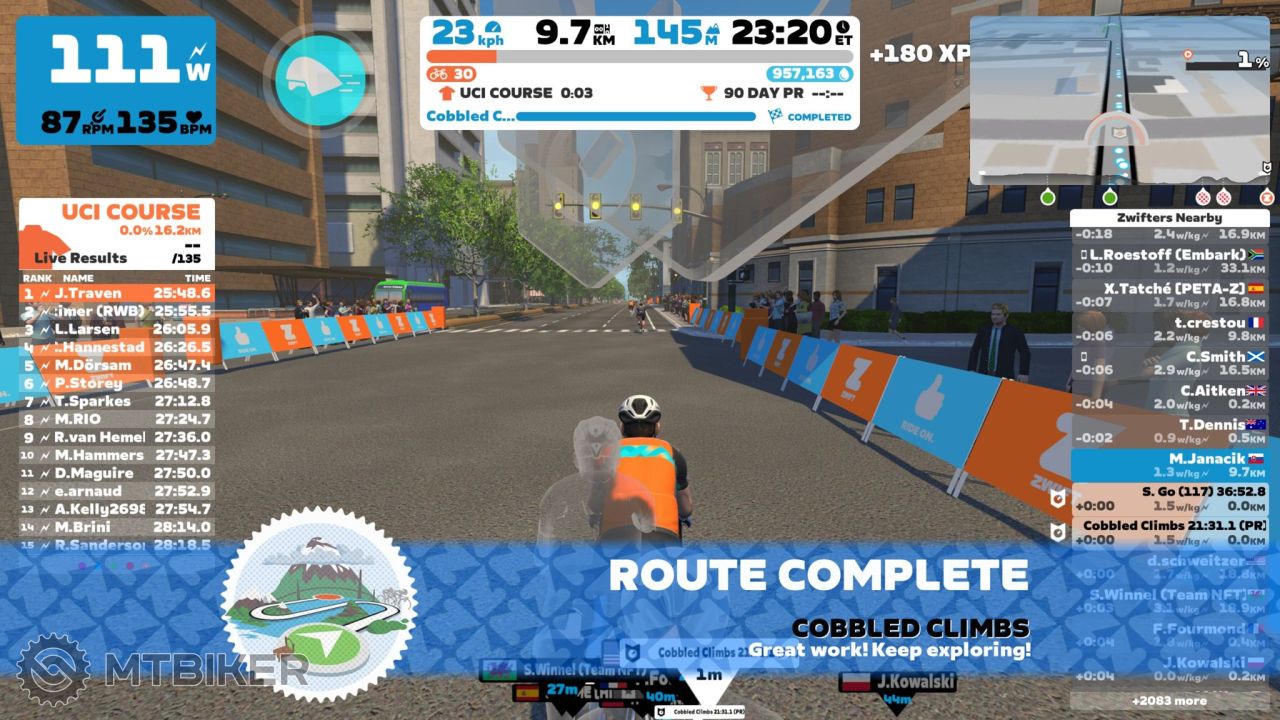Select the highlighted M.Janacik rider row
Screen dimensions: 1280x720
[x=1170, y=465]
